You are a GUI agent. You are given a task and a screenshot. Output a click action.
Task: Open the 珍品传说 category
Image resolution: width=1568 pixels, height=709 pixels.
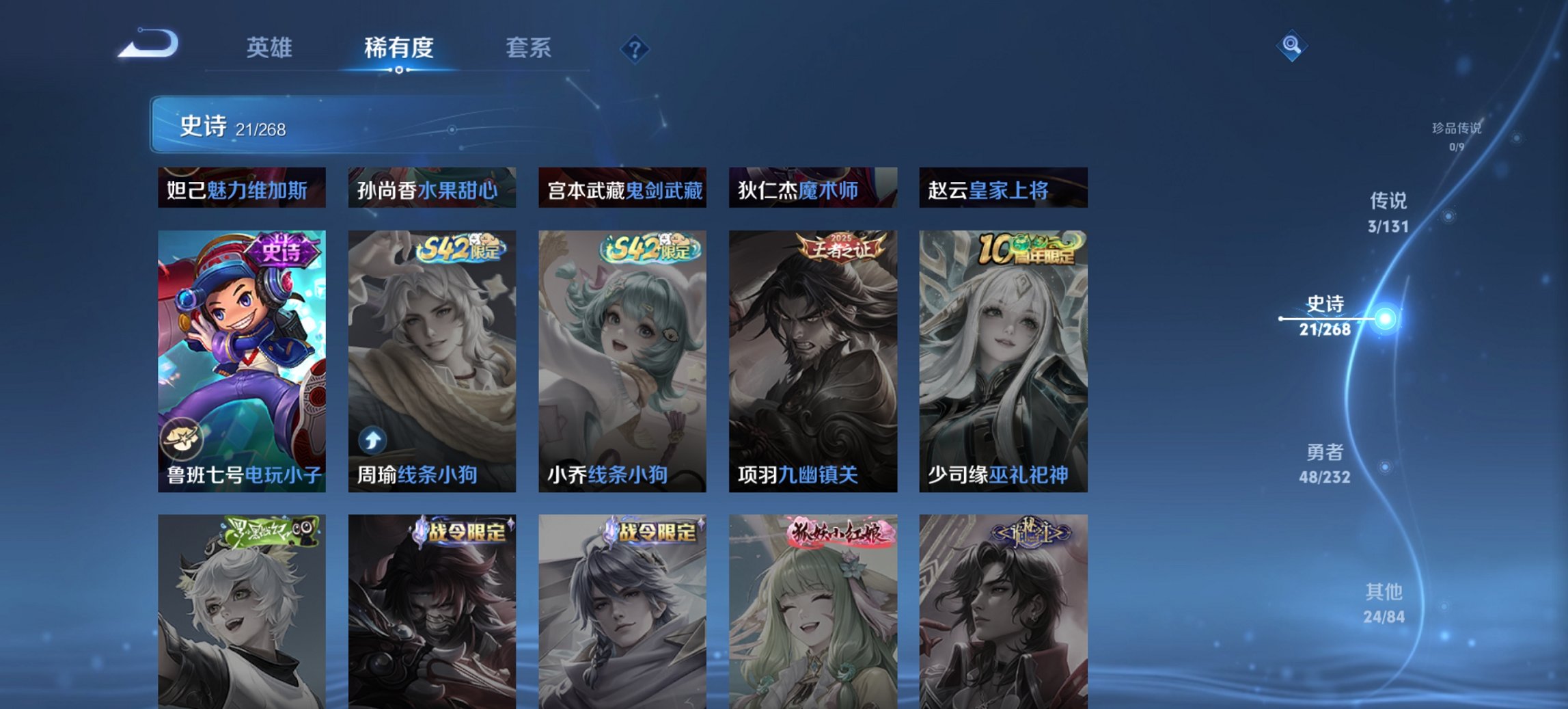[x=1457, y=136]
